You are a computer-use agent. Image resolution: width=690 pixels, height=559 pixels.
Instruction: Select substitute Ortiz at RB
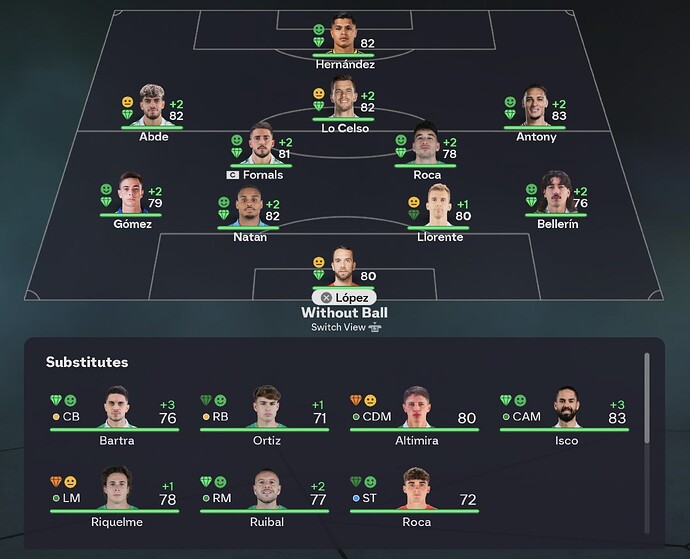tap(266, 410)
